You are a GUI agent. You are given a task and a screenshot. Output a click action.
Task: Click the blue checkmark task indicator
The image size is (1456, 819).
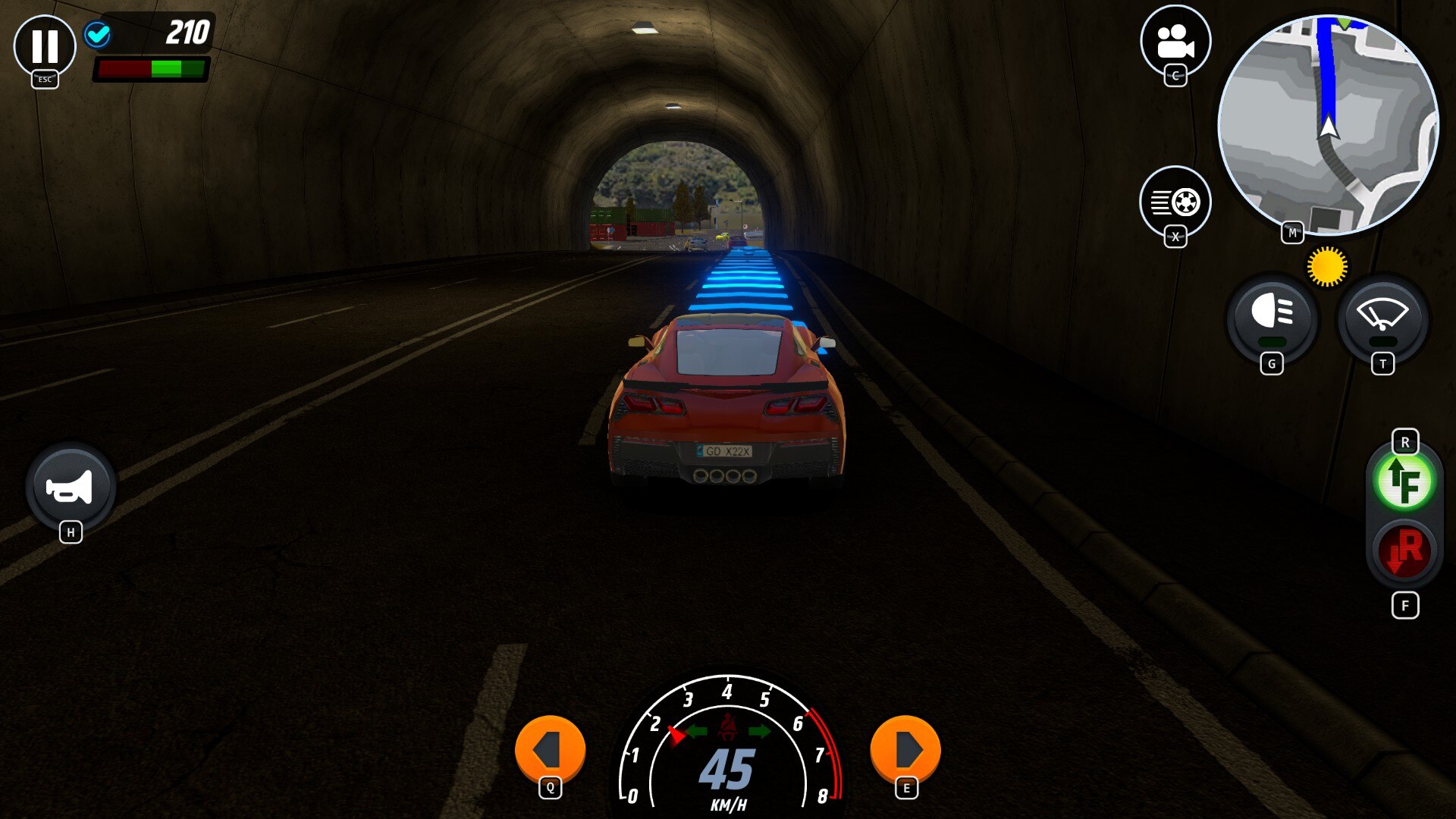tap(96, 35)
